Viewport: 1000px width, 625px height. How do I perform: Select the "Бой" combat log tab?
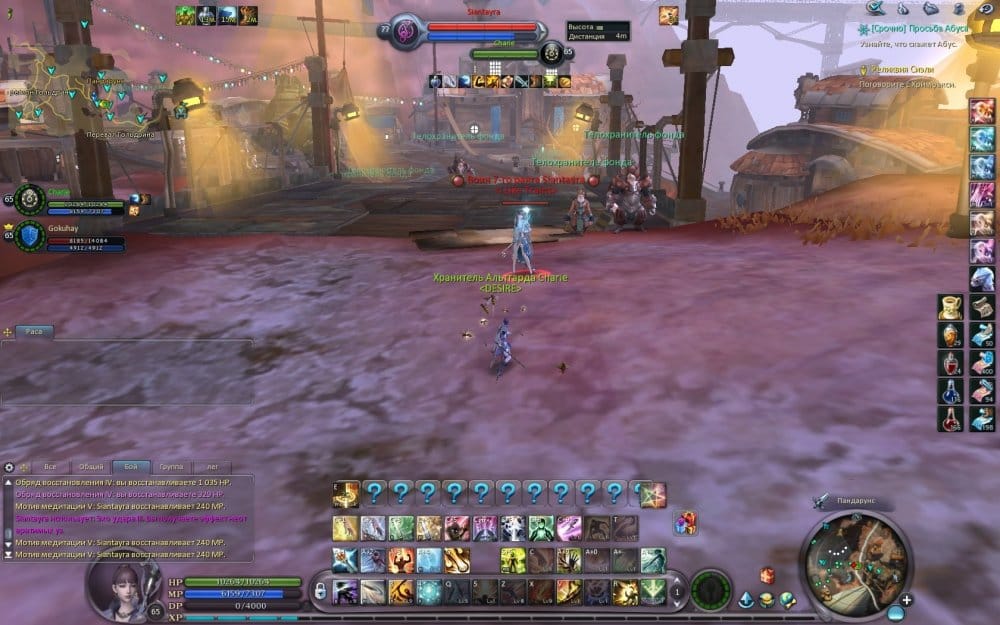coord(131,467)
